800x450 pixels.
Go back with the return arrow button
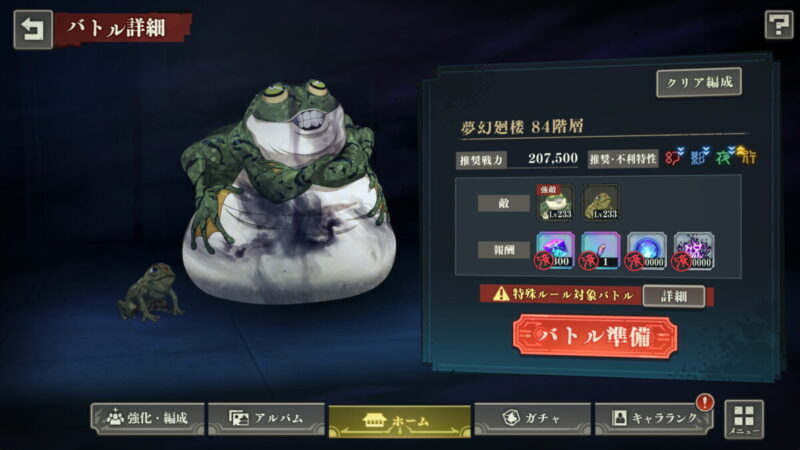tap(32, 28)
